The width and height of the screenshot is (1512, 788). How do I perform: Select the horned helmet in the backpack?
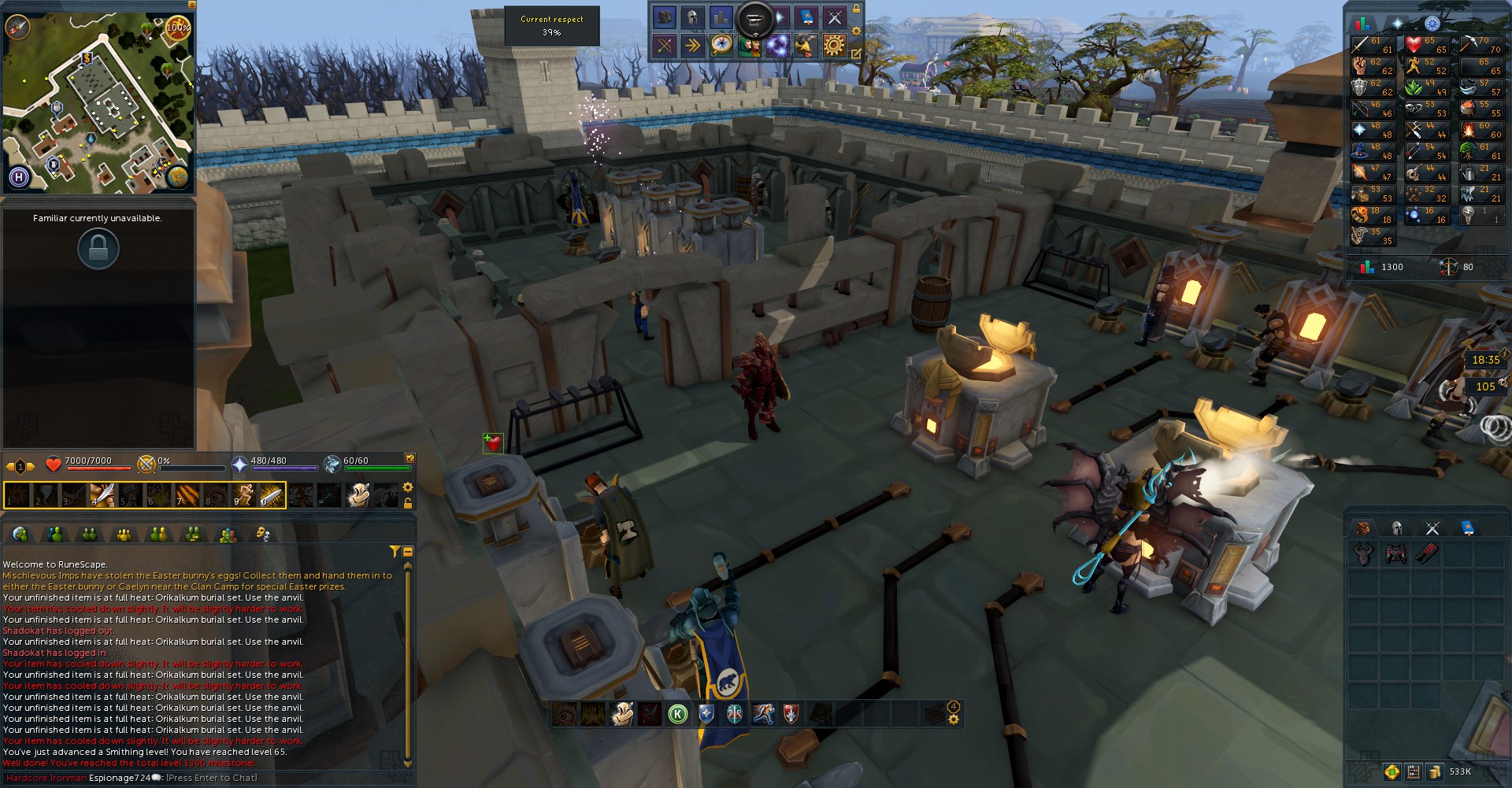pos(1363,554)
